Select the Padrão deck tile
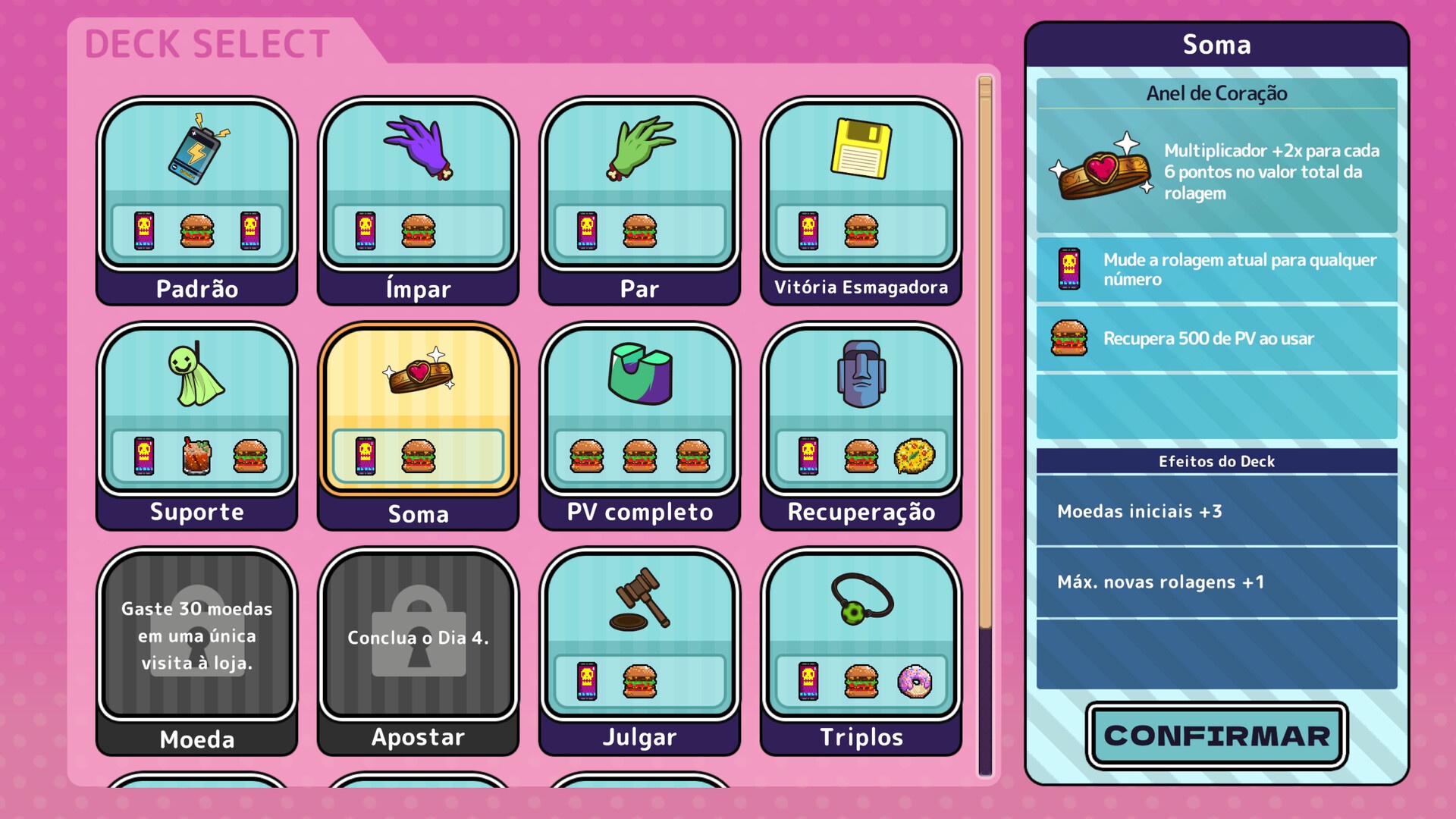Viewport: 1456px width, 819px height. (x=197, y=201)
